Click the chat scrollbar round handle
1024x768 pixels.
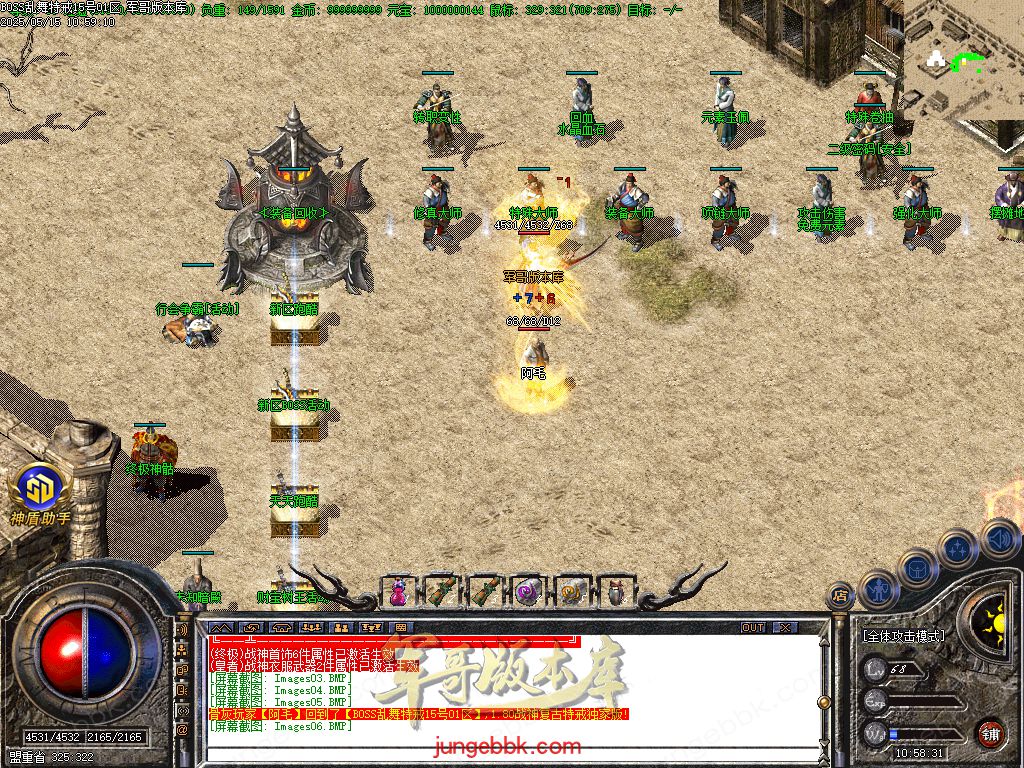click(824, 702)
